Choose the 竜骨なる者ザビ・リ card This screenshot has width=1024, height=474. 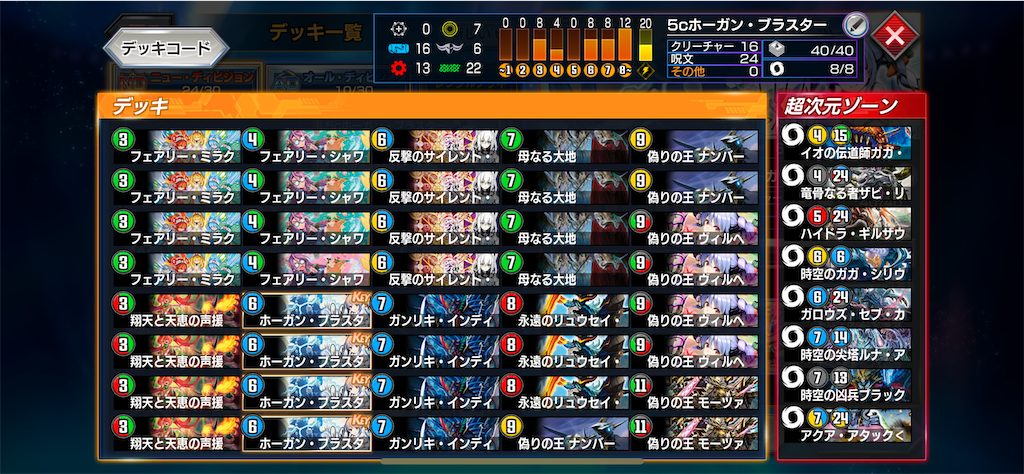pos(851,181)
